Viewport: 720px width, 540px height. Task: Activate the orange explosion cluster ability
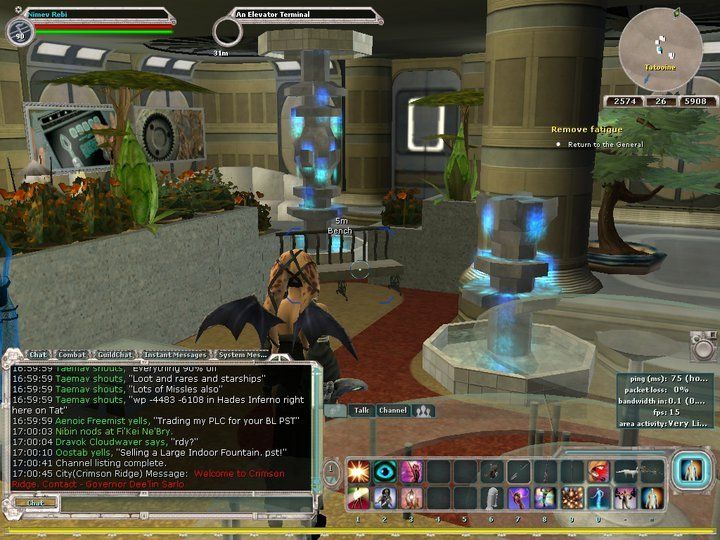(573, 497)
